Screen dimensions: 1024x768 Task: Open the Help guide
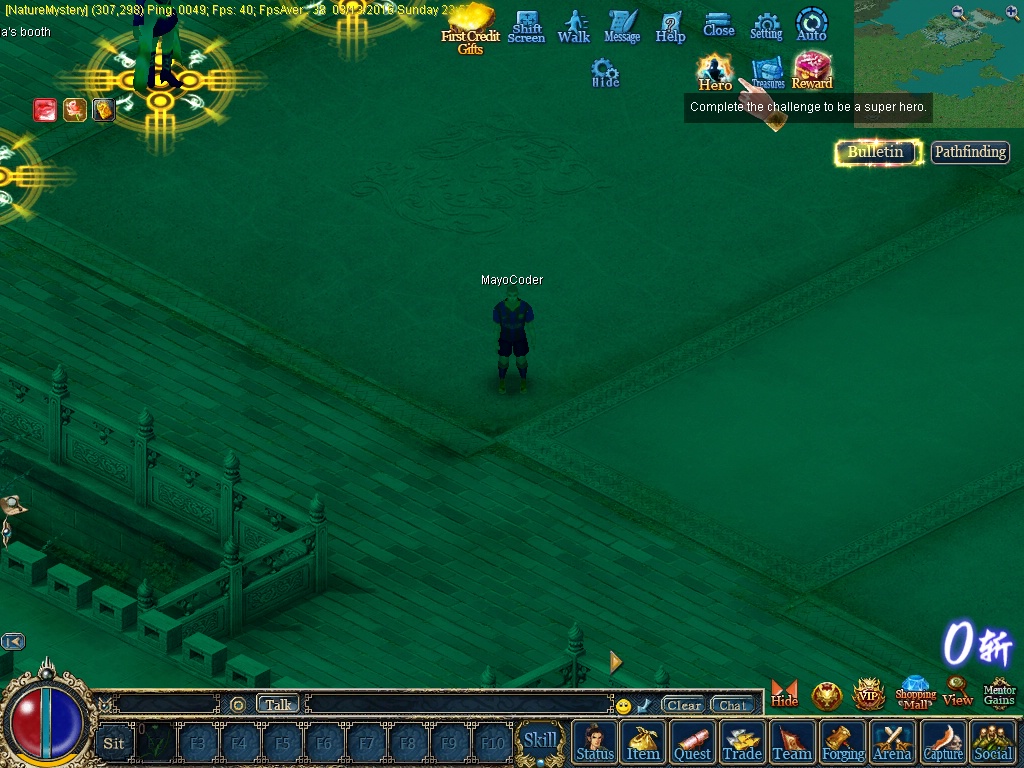pyautogui.click(x=670, y=27)
